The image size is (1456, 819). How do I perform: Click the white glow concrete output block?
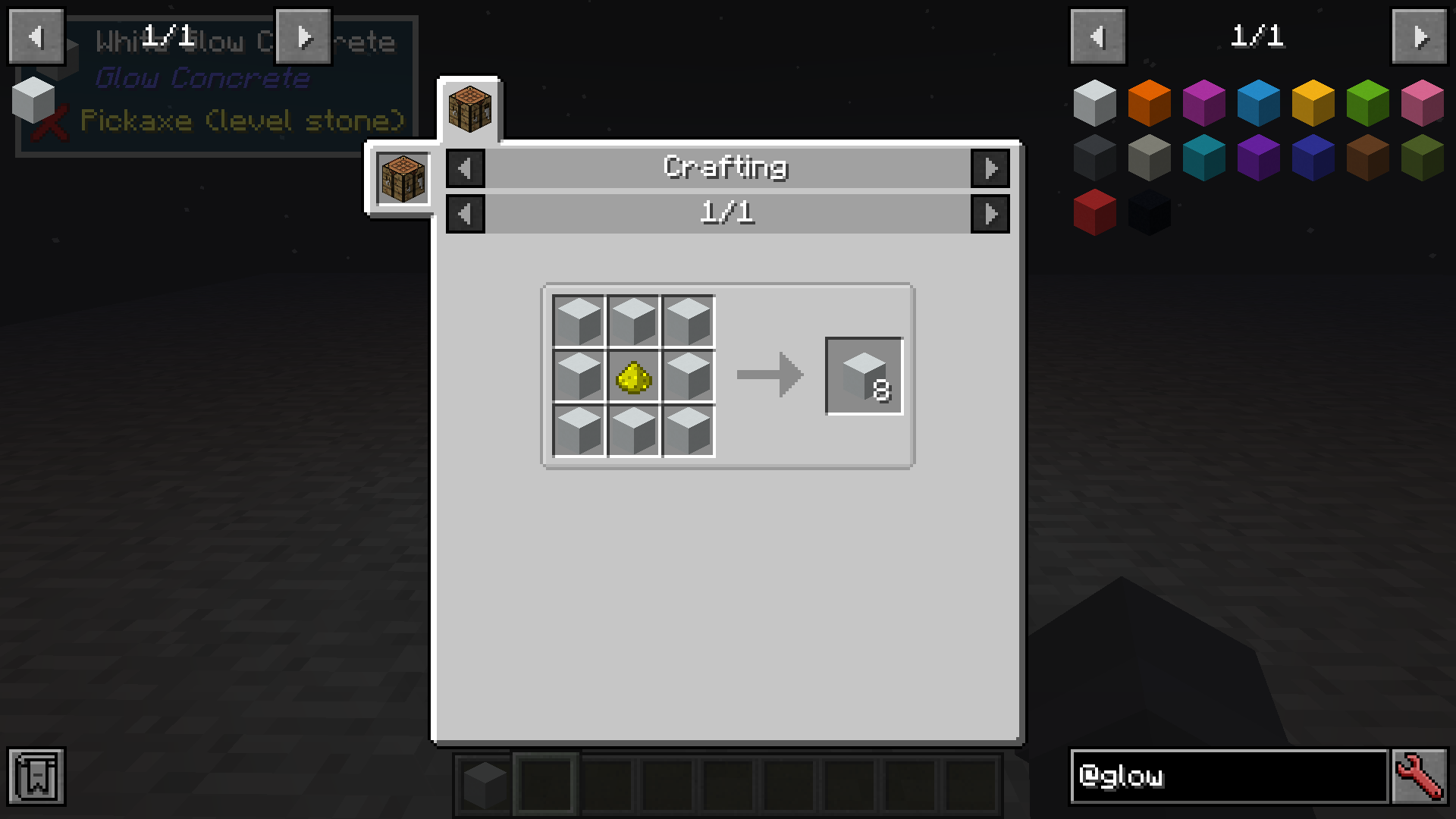(x=863, y=375)
